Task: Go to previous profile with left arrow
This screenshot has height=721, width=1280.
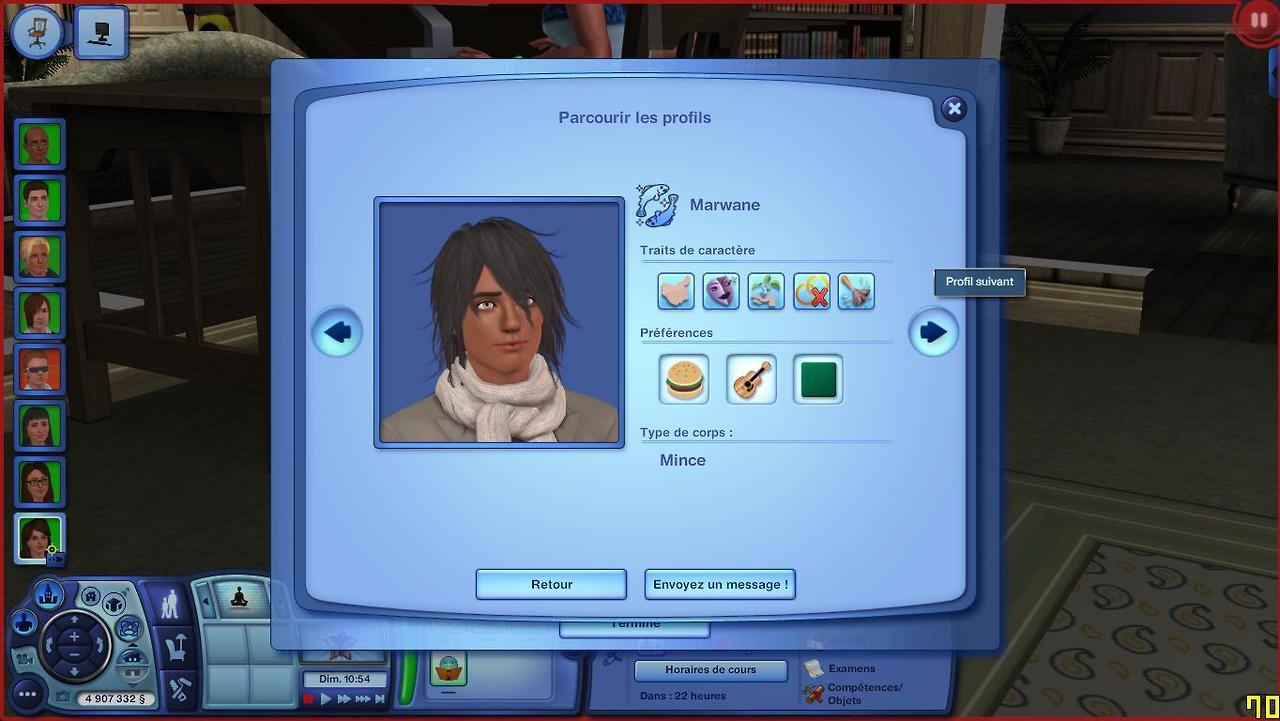Action: pyautogui.click(x=337, y=332)
